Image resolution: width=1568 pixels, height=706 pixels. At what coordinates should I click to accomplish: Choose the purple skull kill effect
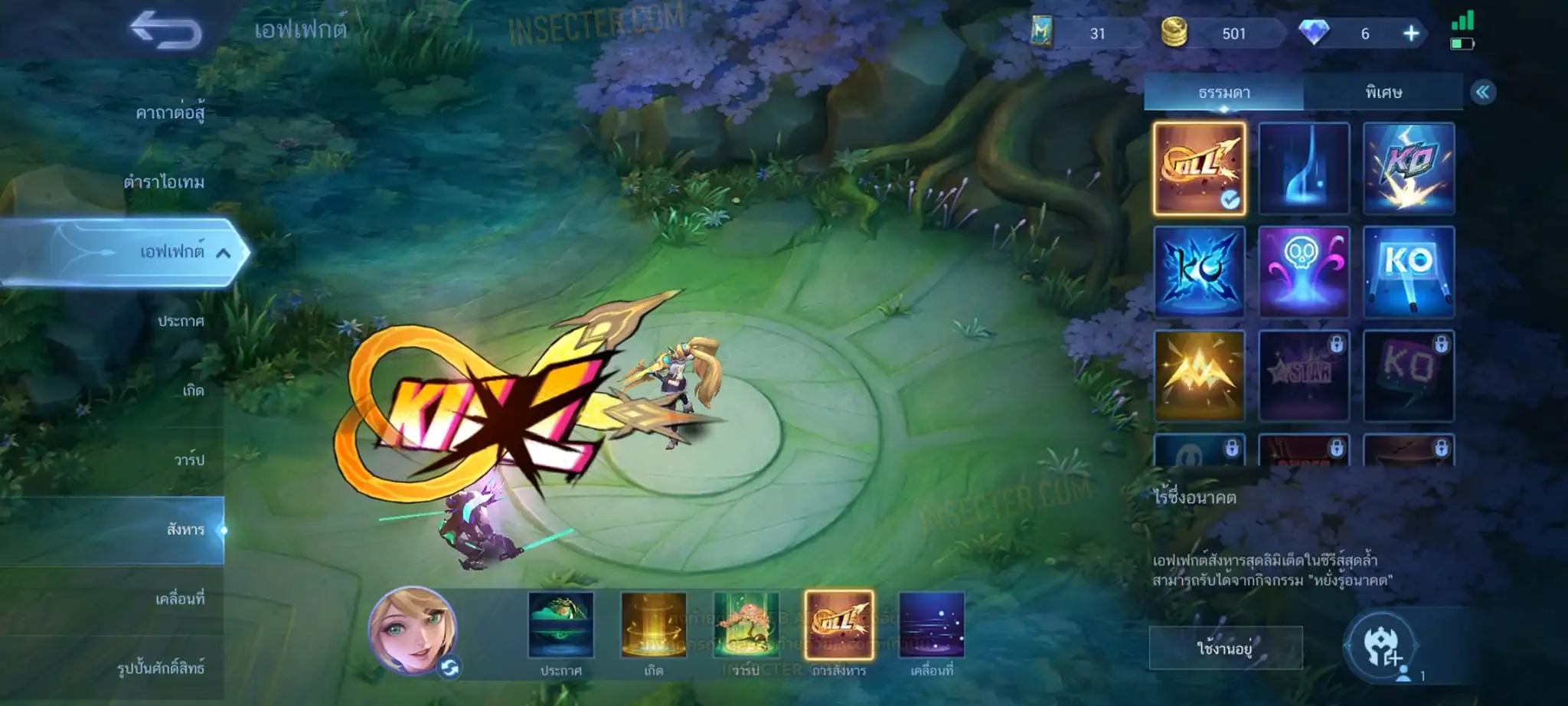click(1303, 272)
